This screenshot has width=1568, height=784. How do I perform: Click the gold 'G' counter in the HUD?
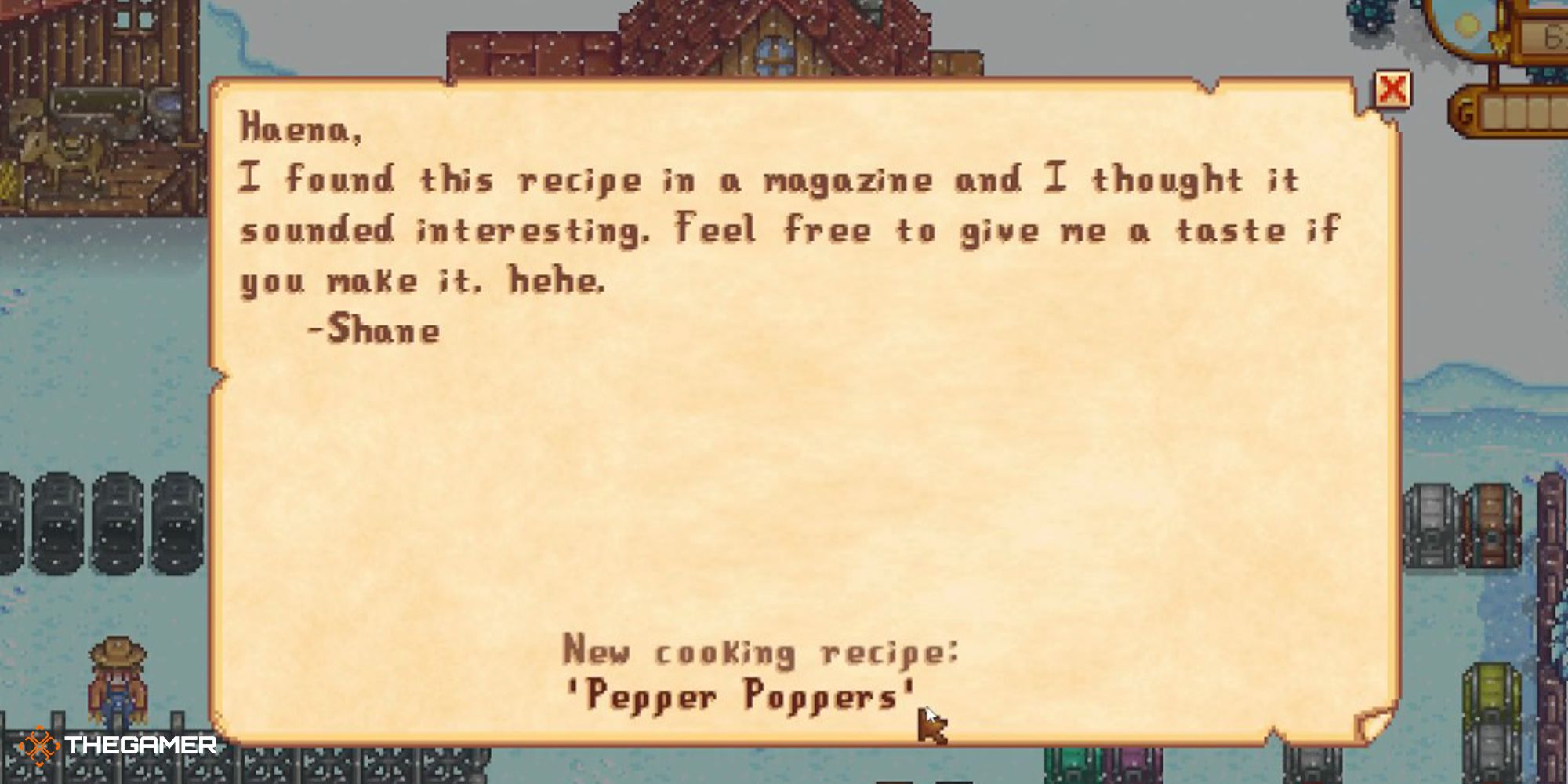pyautogui.click(x=1466, y=114)
